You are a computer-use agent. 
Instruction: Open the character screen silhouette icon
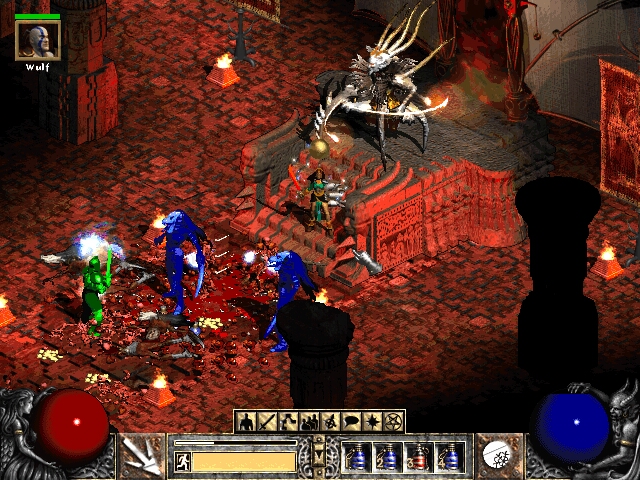[246, 421]
